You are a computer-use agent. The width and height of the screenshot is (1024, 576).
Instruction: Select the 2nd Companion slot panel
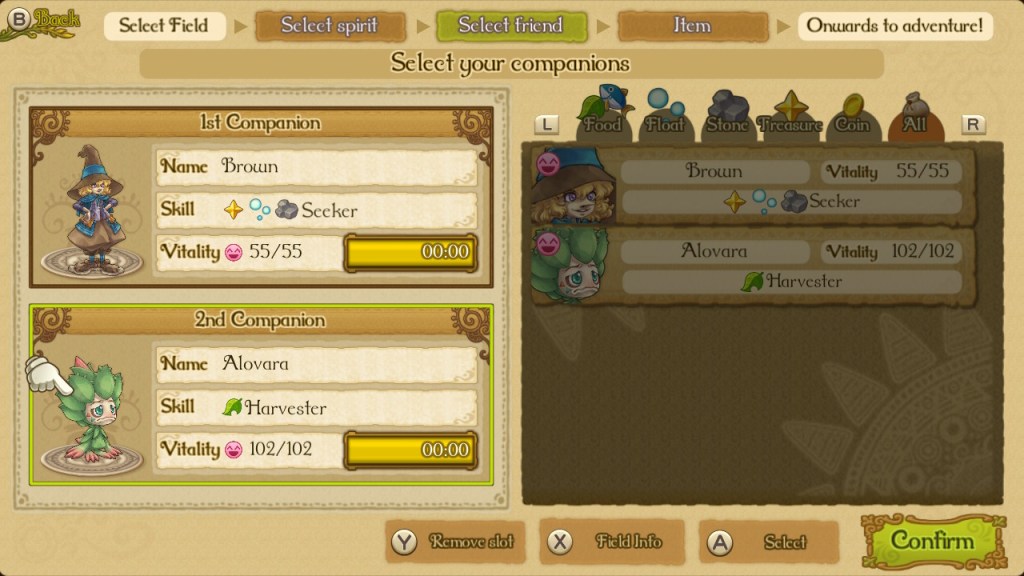pyautogui.click(x=261, y=395)
